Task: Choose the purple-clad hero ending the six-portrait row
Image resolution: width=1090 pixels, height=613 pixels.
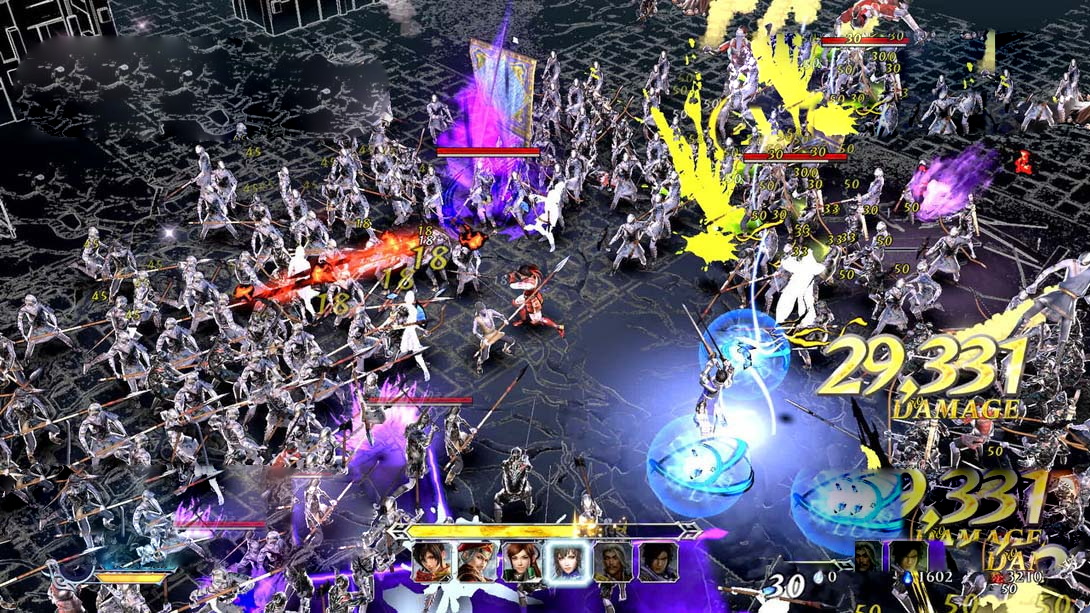Action: click(658, 562)
